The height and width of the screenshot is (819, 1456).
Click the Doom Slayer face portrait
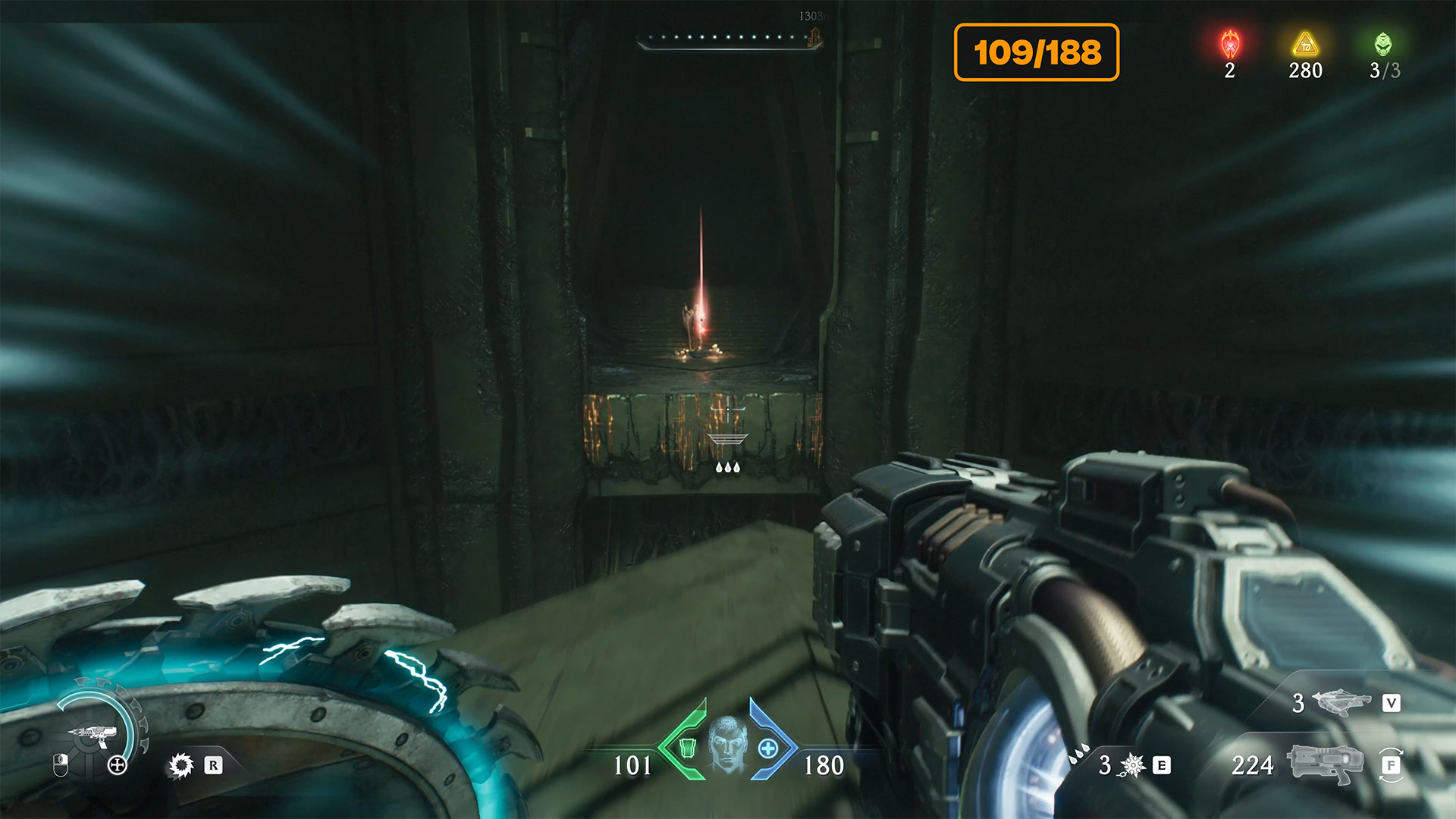pyautogui.click(x=728, y=744)
